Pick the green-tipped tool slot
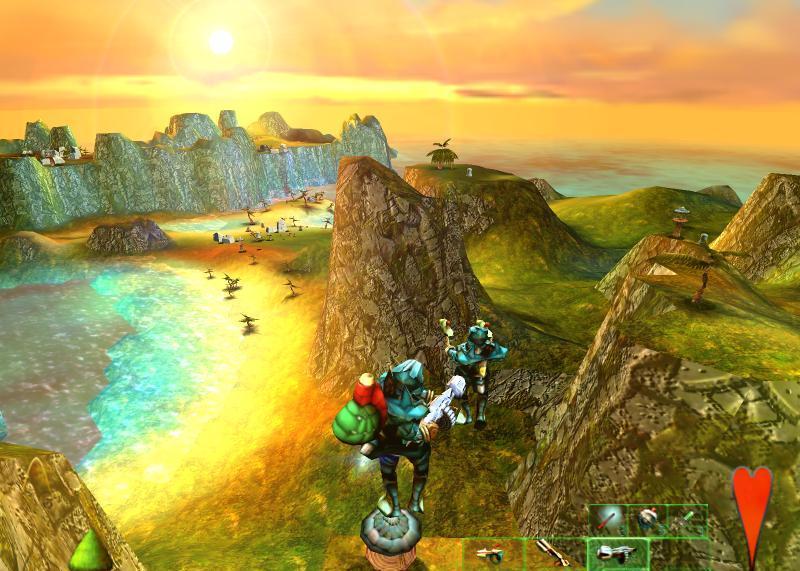800x571 pixels. point(686,521)
